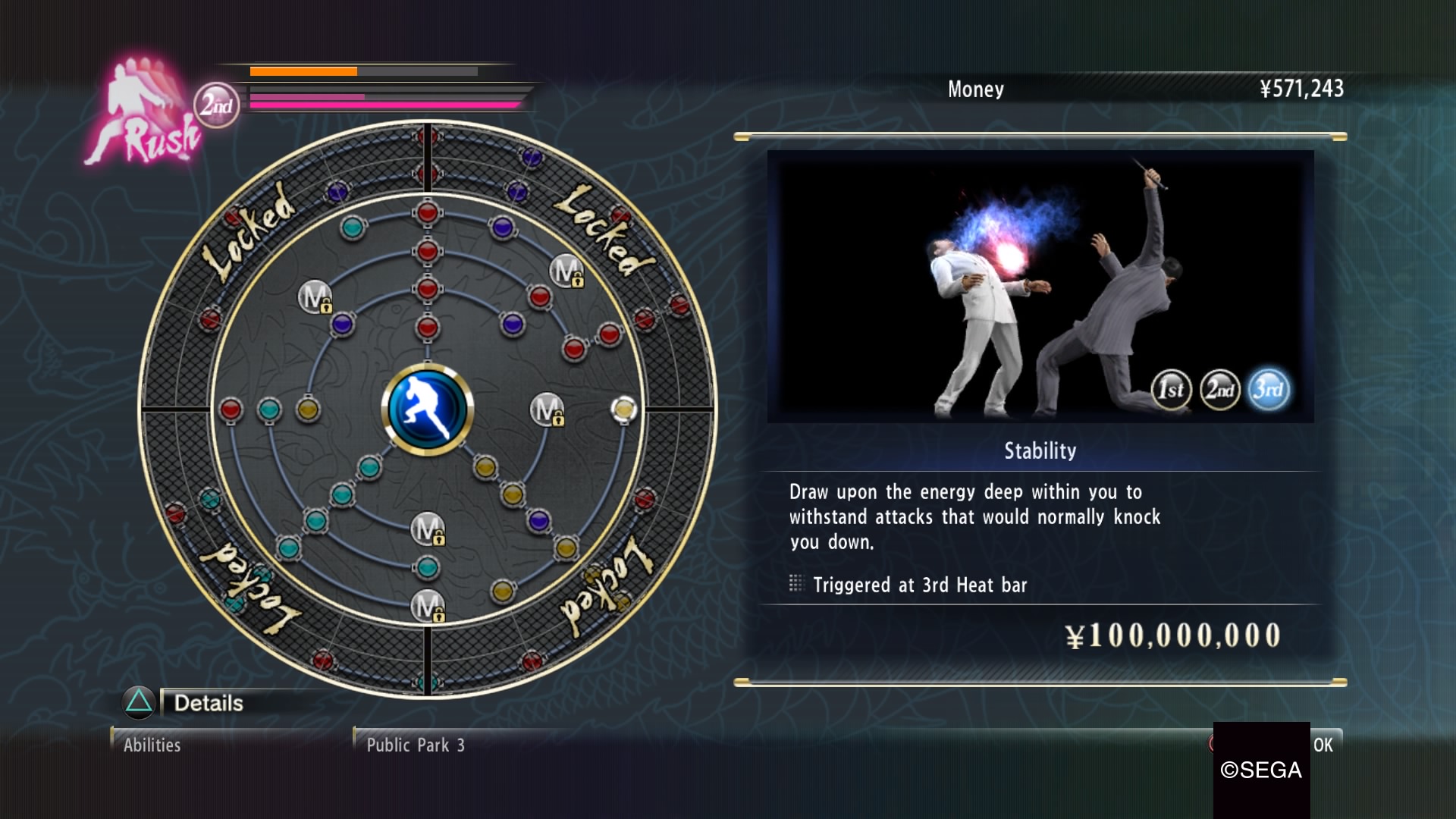
Task: Pick the 2nd badge in the ability preview
Action: (x=1219, y=390)
